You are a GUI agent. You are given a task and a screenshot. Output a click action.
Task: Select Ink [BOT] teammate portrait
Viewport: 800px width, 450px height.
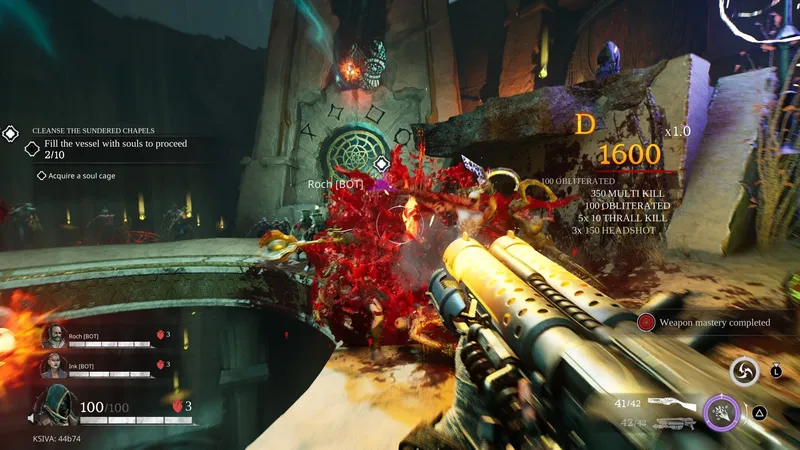[x=54, y=367]
